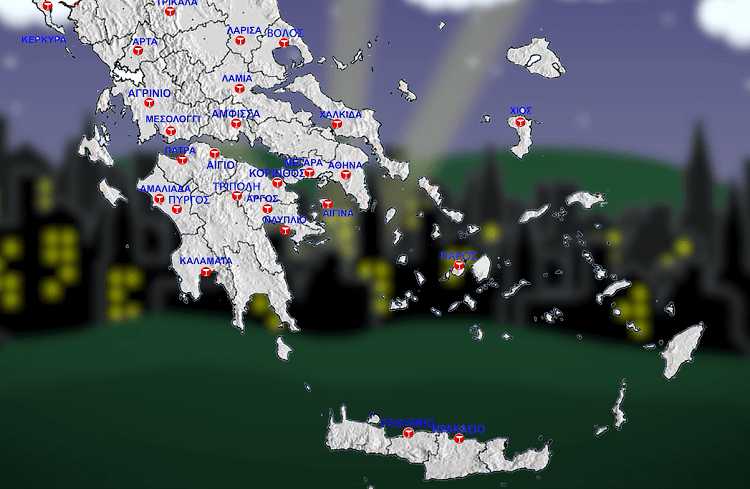
Task: Choose the ΠΥΡΓΟΣ city marker
Action: (177, 209)
